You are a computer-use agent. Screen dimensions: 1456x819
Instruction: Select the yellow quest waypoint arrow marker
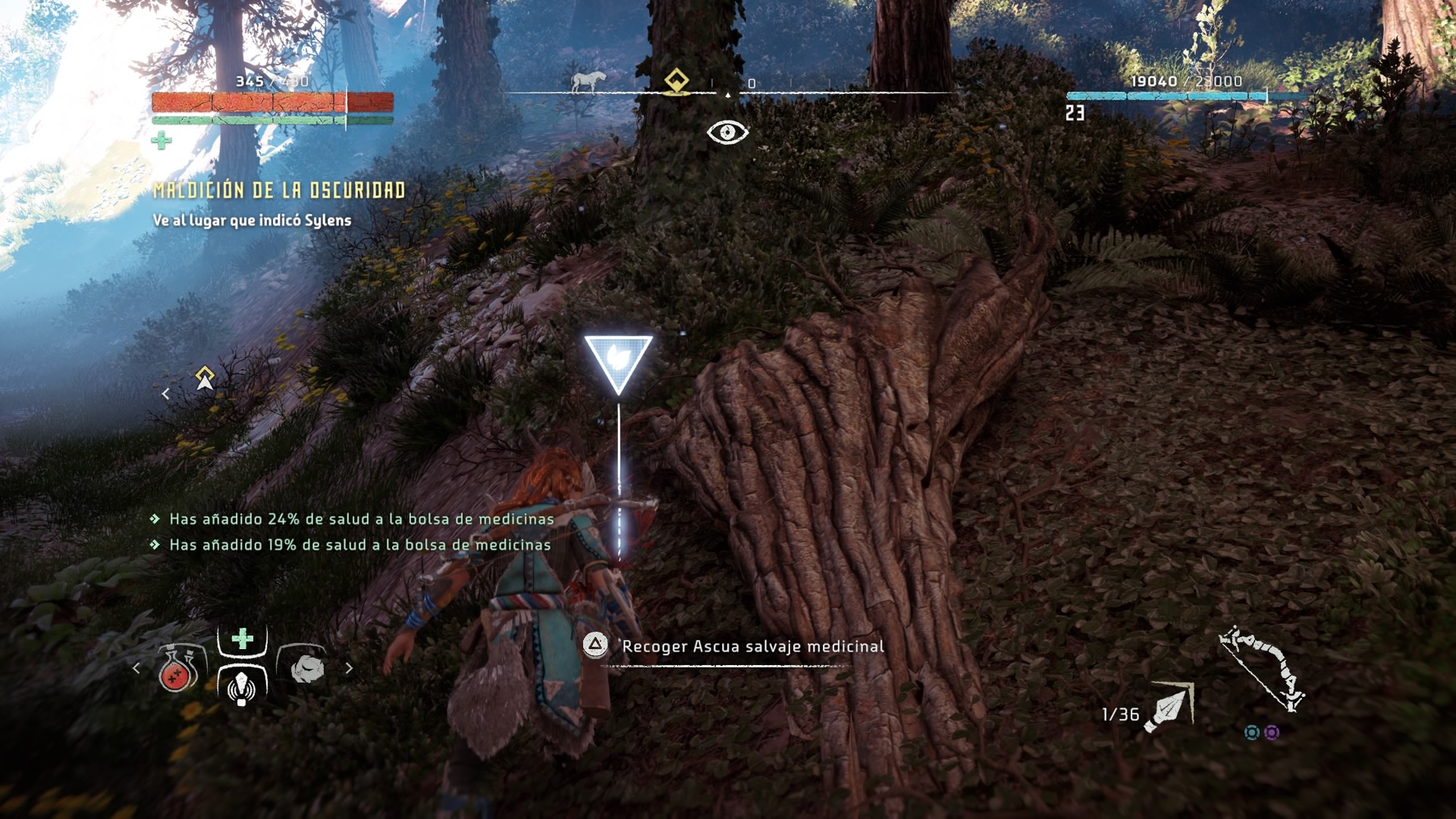(204, 377)
